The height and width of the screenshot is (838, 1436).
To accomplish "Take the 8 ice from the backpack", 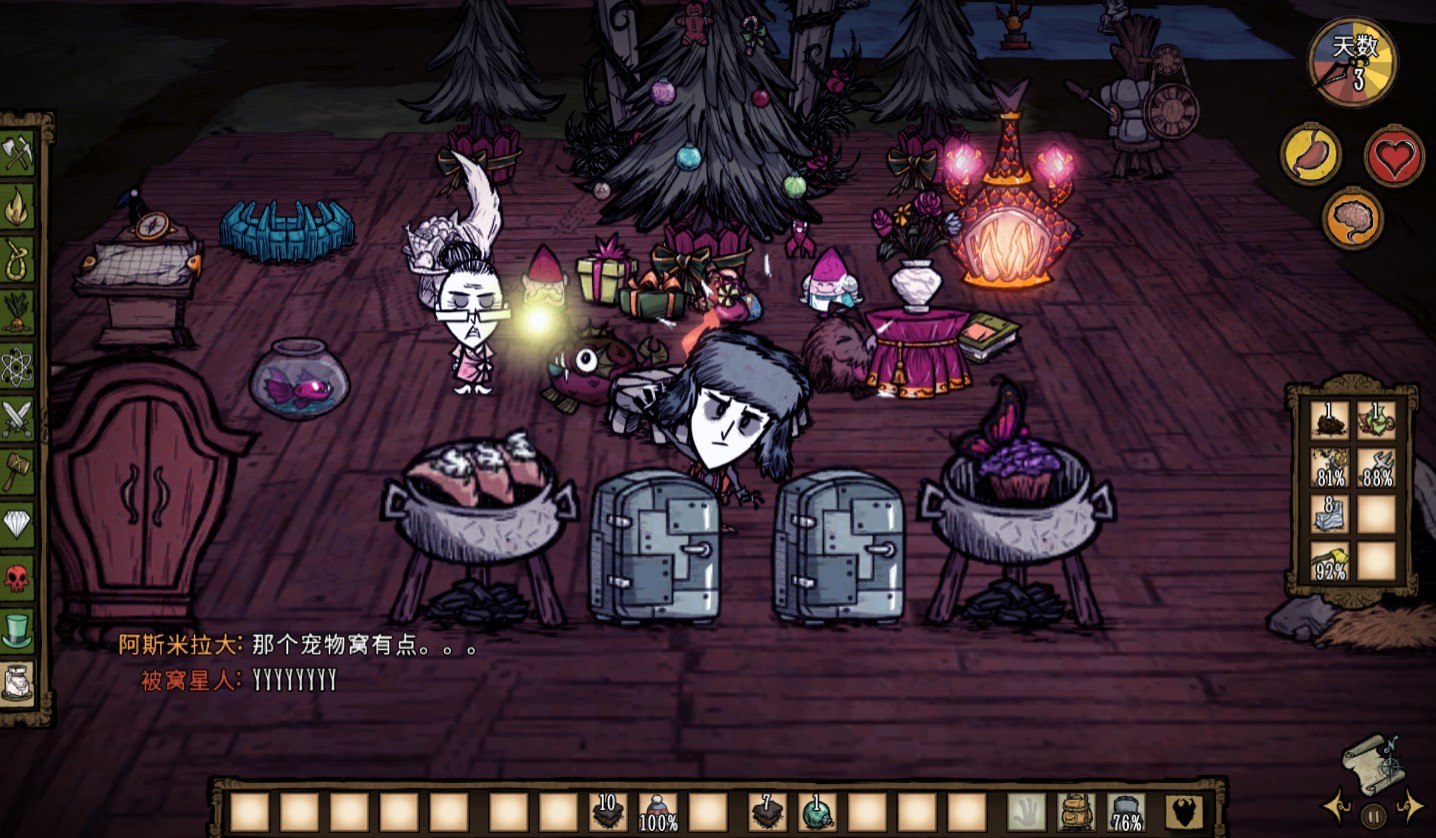I will pyautogui.click(x=1330, y=514).
